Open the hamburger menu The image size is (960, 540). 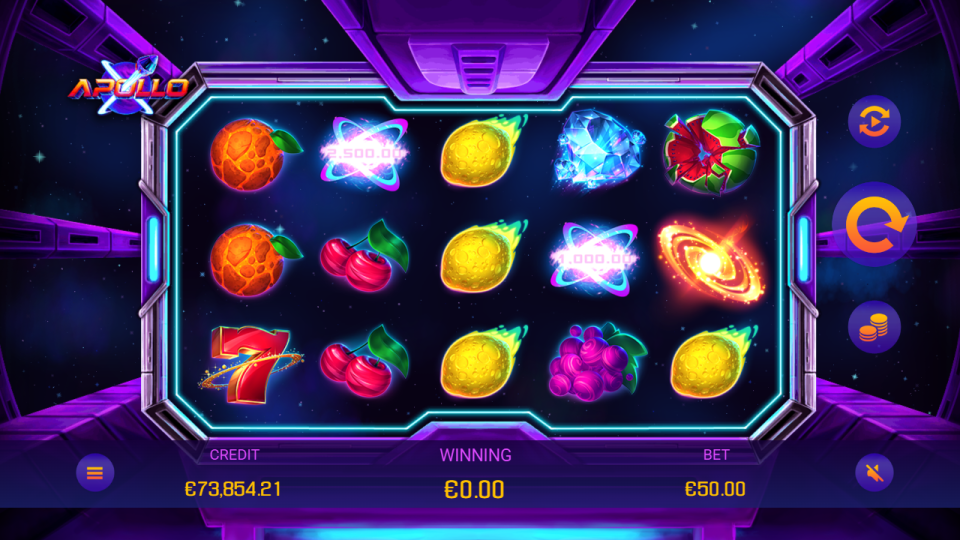(95, 472)
